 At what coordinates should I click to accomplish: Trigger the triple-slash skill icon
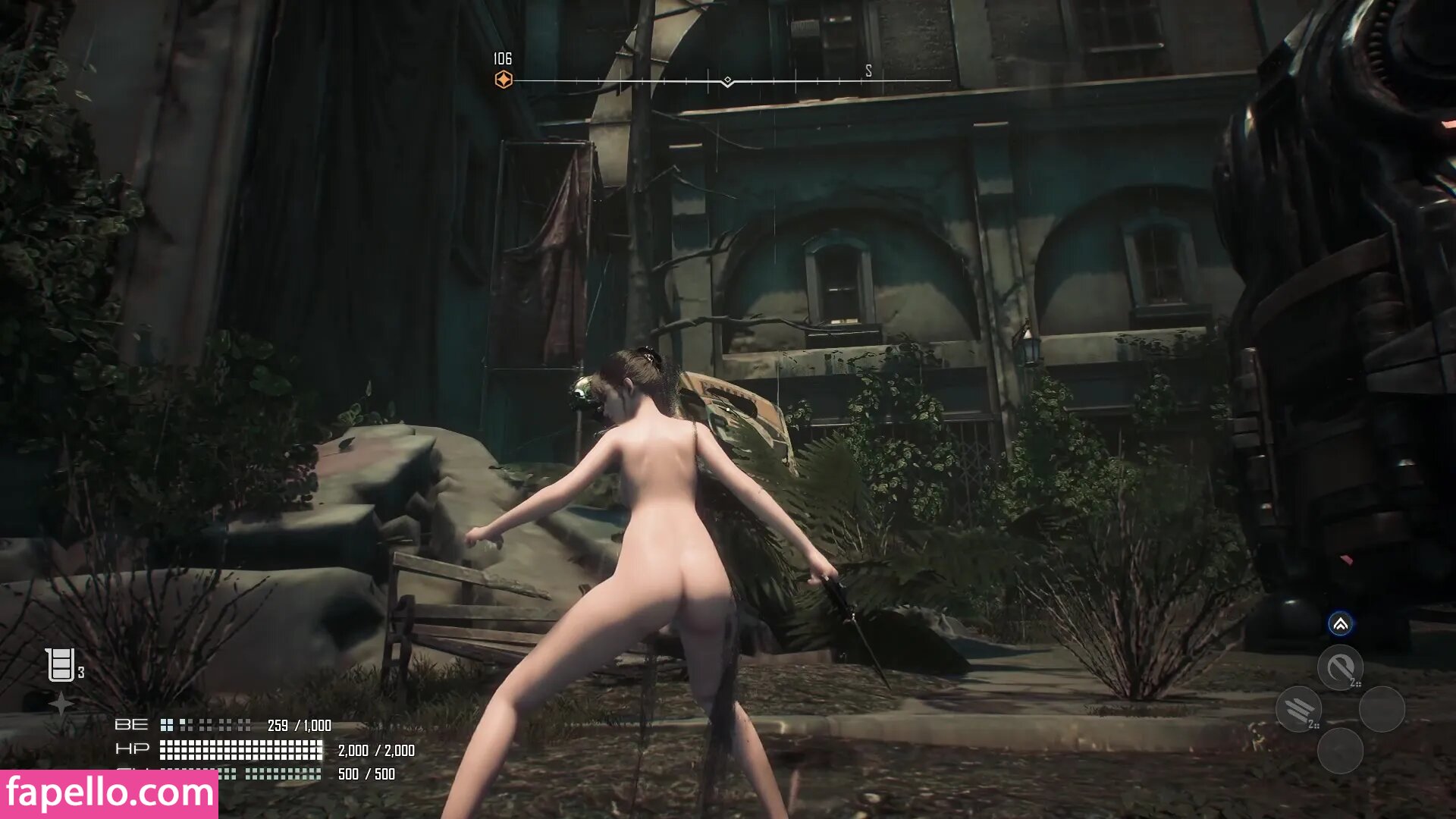click(x=1299, y=709)
